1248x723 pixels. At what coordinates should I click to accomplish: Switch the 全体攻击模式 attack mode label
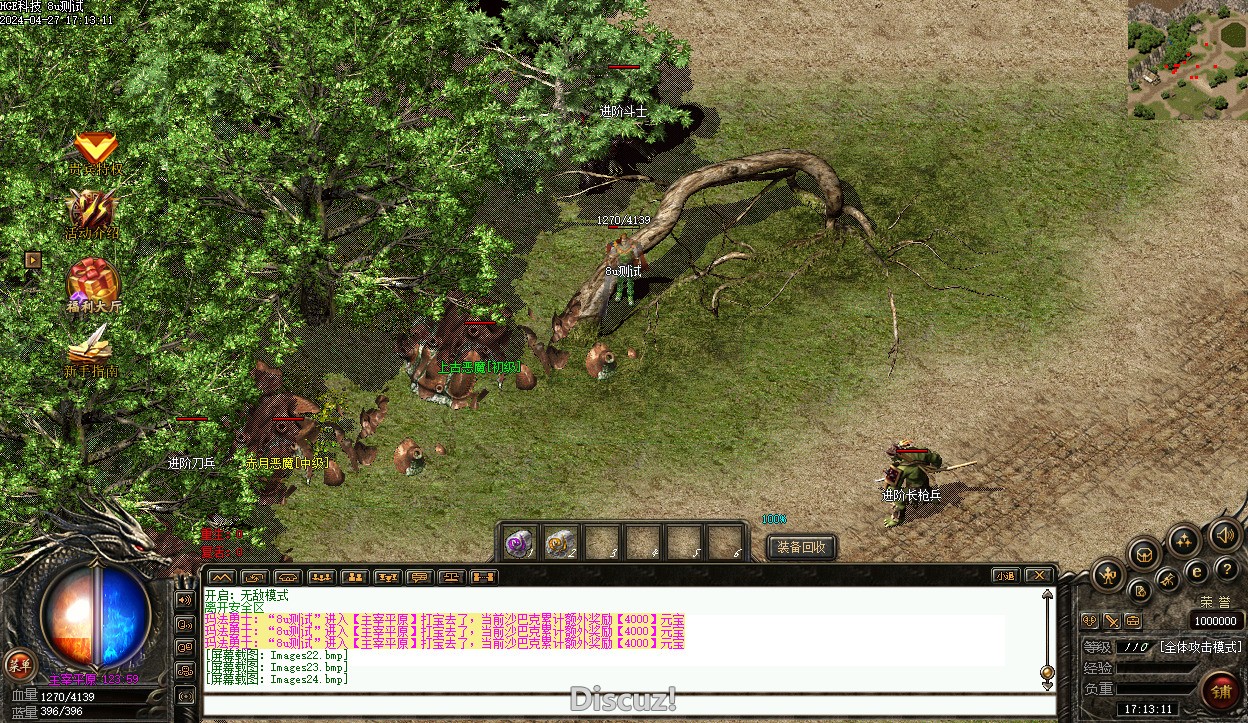coord(1200,647)
